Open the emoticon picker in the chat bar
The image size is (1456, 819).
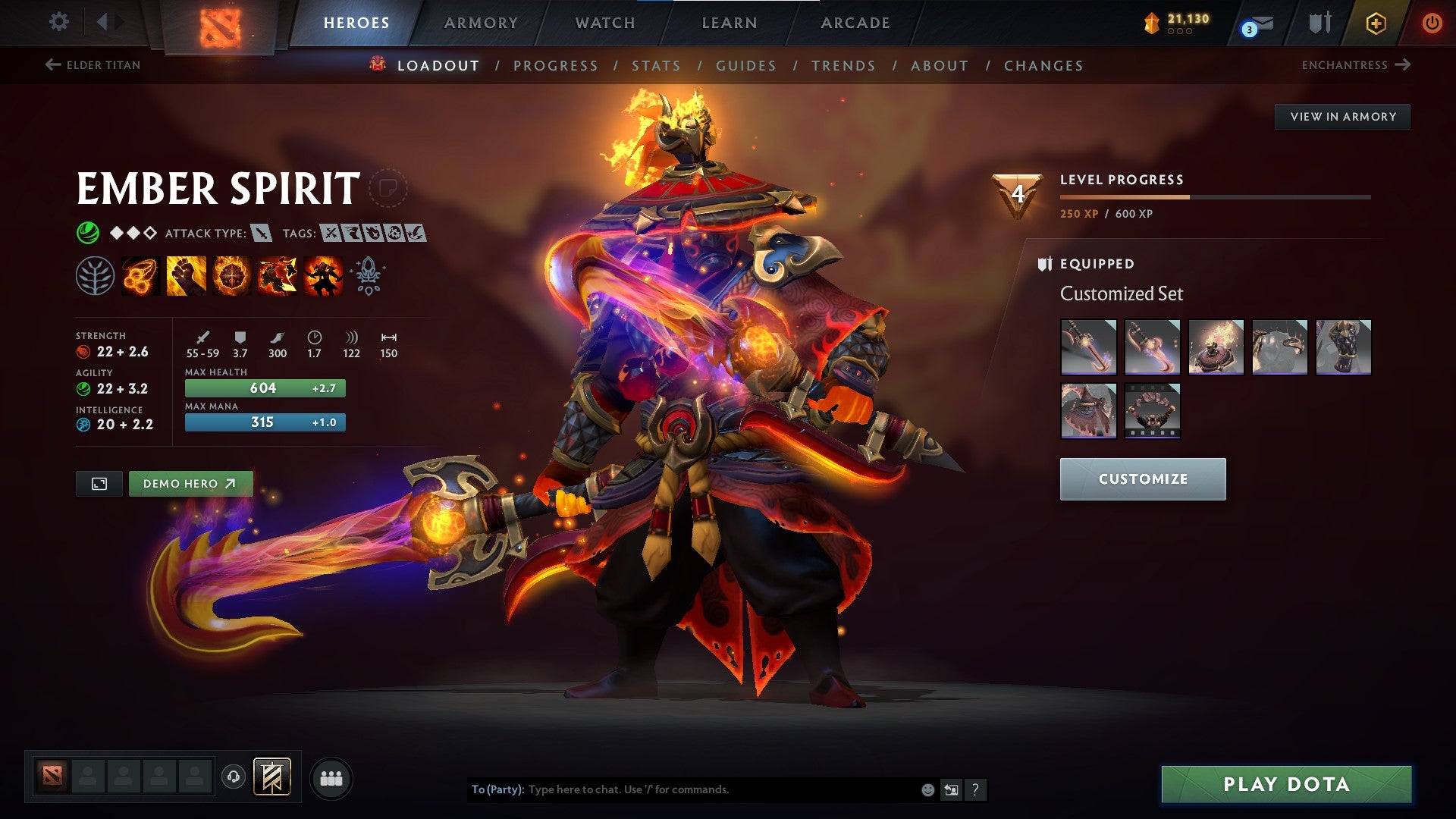[927, 789]
